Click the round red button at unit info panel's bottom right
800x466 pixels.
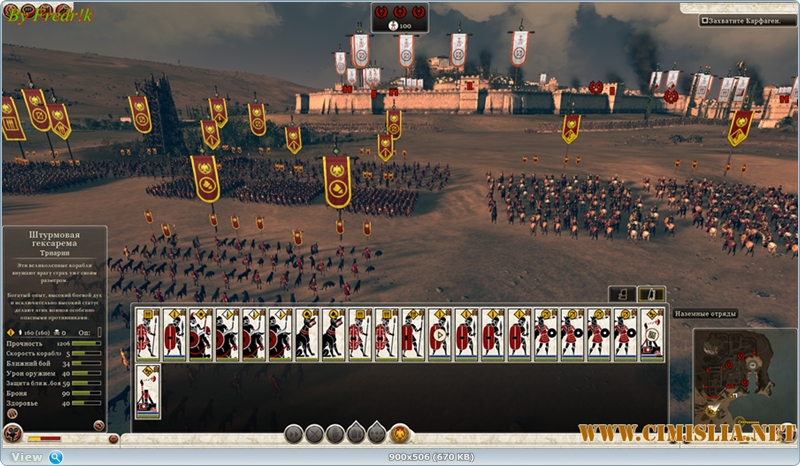coord(99,425)
